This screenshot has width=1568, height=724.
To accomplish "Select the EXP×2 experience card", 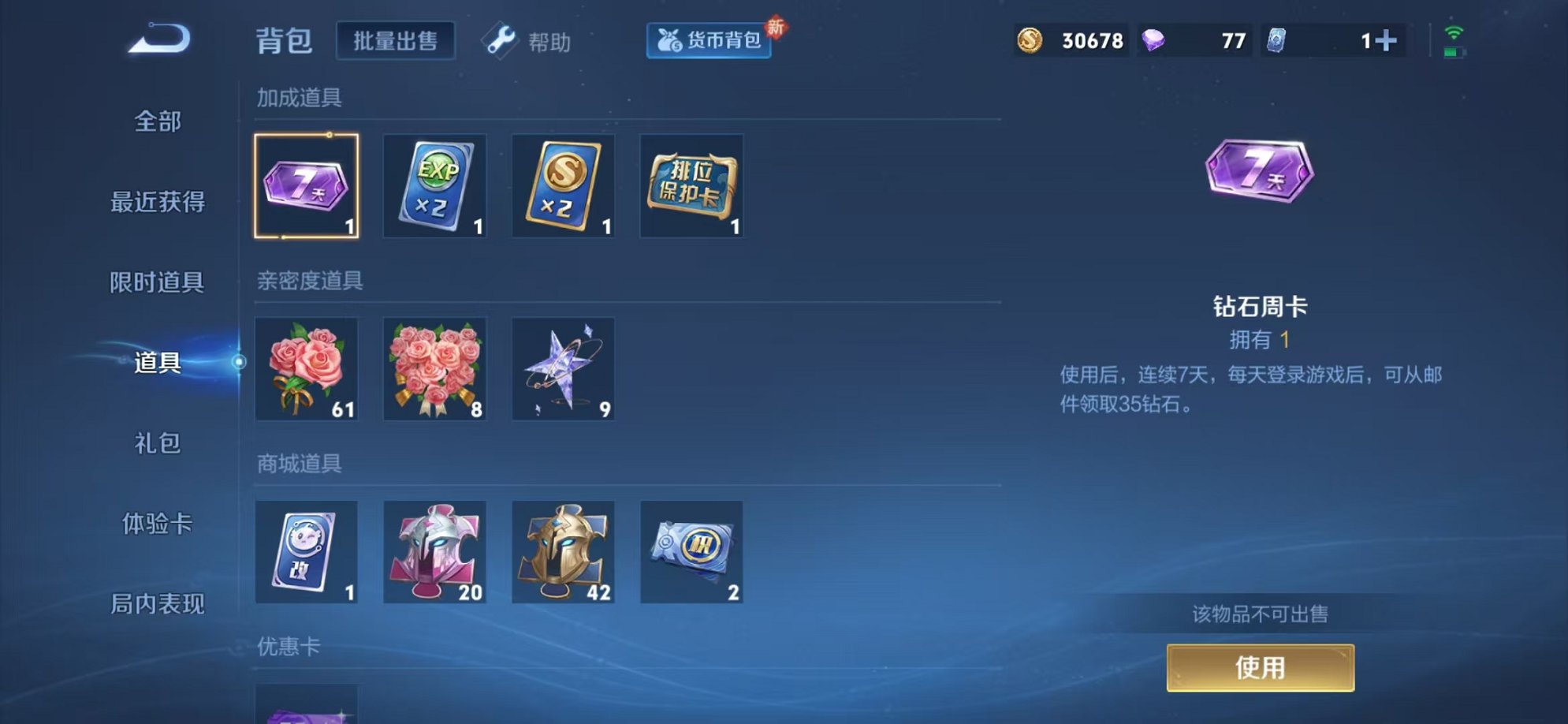I will (434, 187).
